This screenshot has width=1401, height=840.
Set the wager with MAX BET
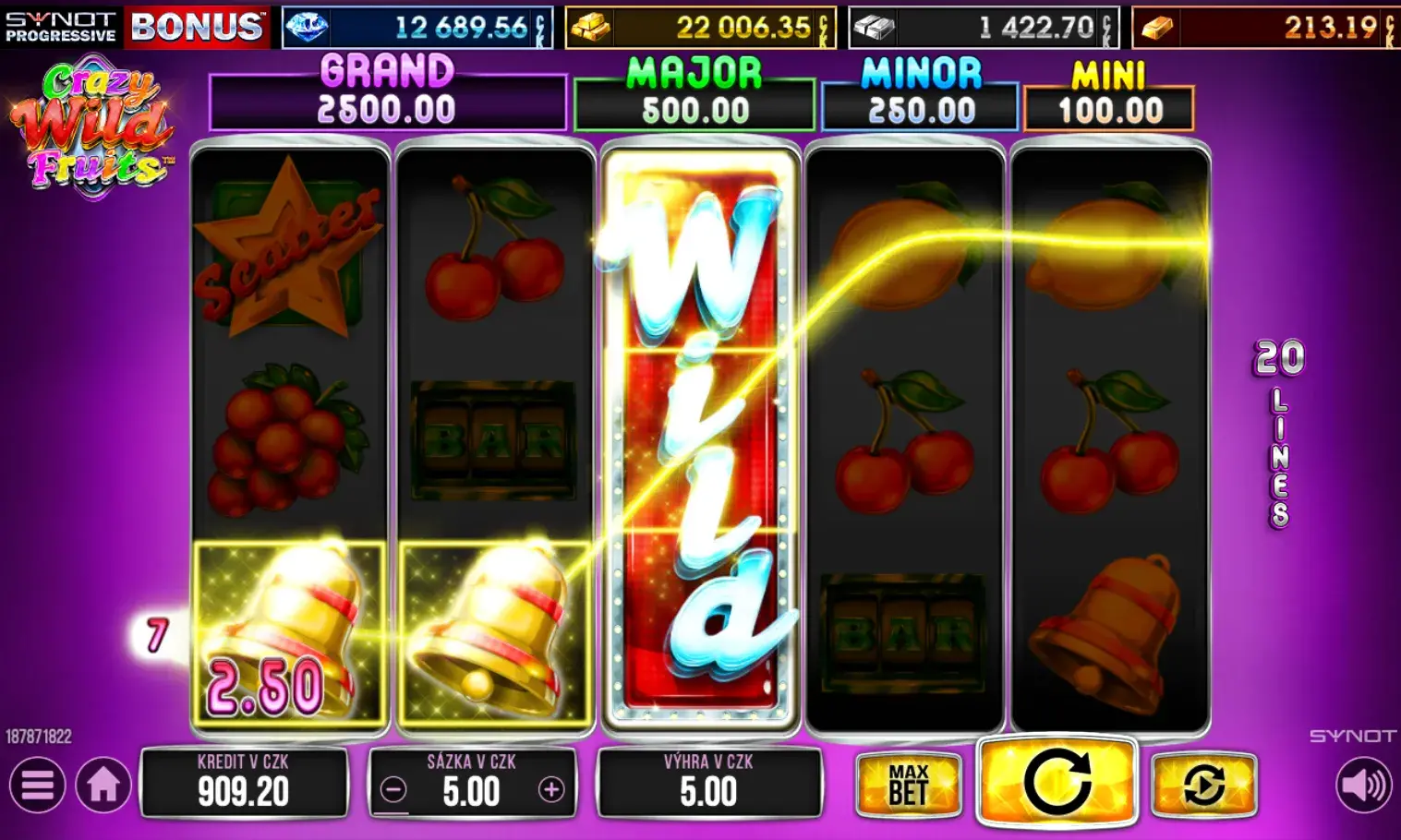909,786
